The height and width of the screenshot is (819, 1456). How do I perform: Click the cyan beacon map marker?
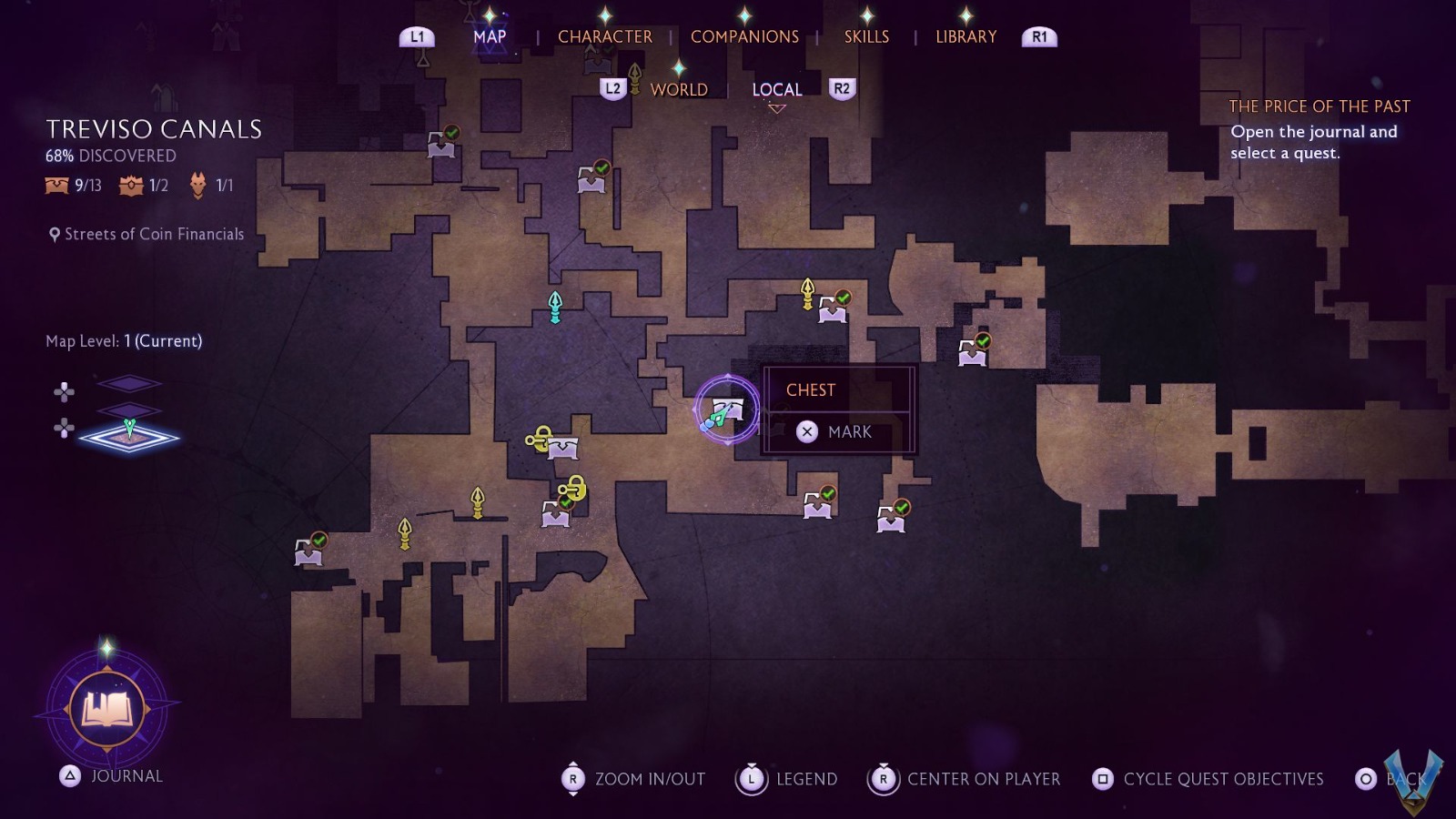[x=555, y=306]
